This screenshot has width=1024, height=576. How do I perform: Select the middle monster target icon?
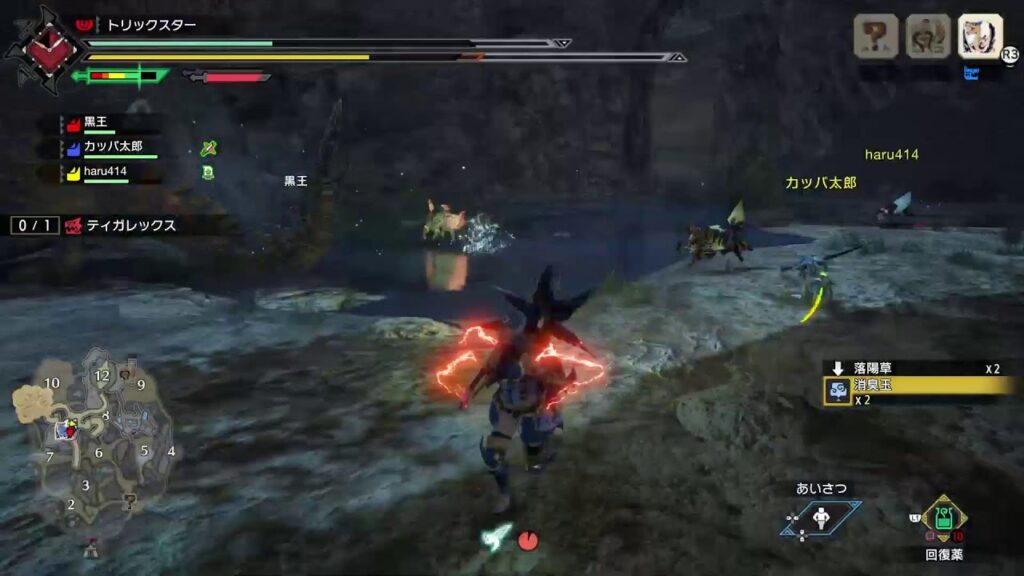(x=928, y=36)
